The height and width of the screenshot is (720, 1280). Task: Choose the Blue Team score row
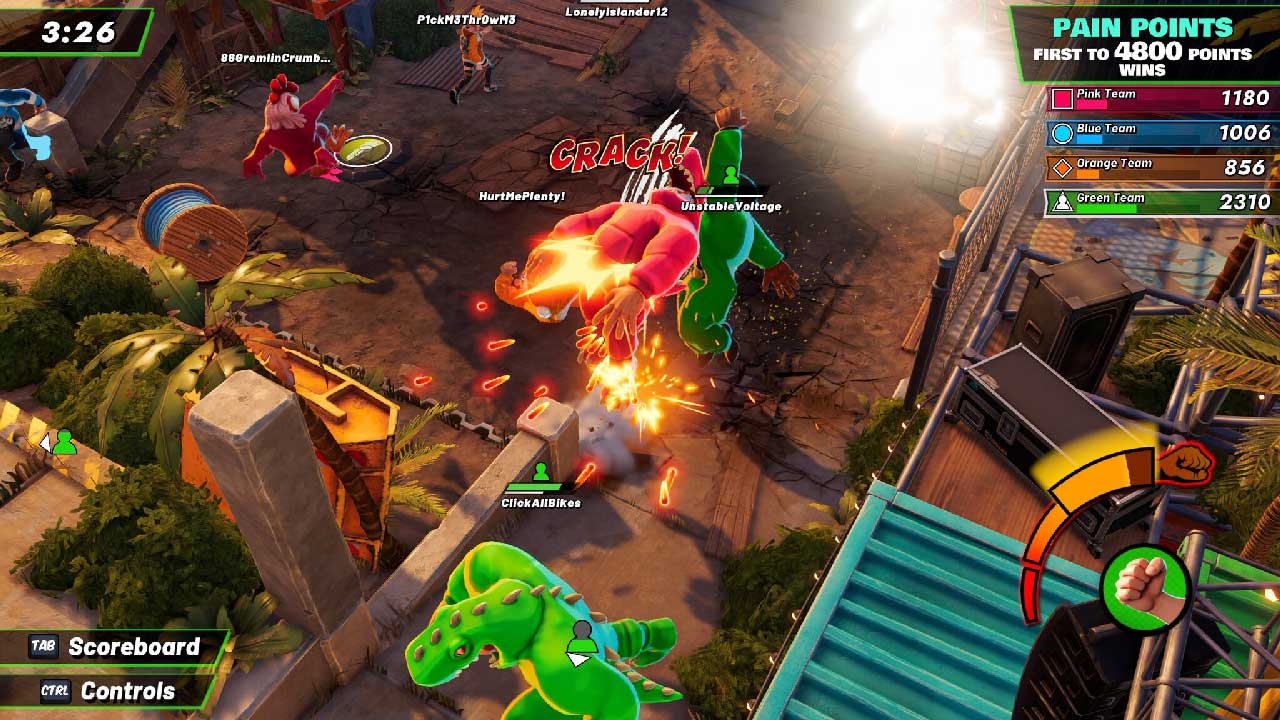[1160, 133]
